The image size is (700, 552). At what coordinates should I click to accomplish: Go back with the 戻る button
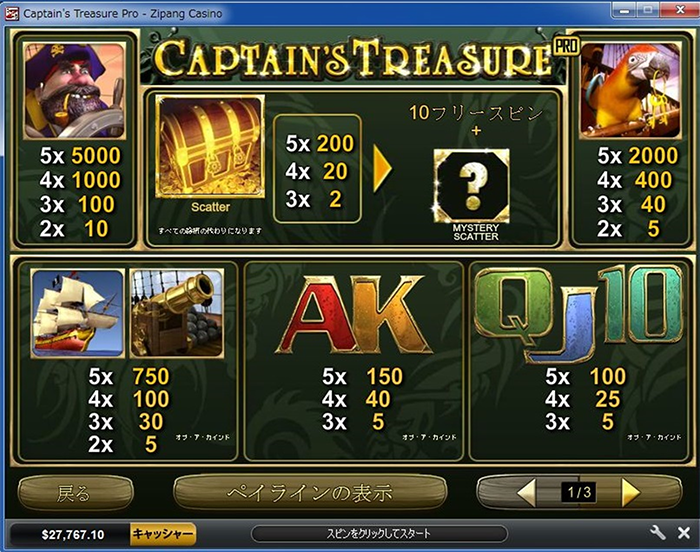coord(75,492)
